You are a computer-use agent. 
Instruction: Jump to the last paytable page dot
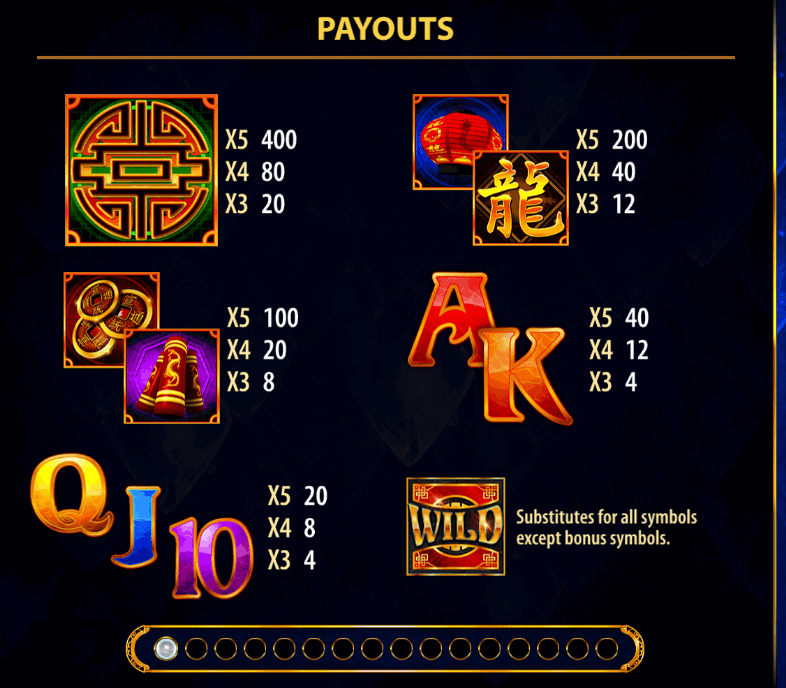pyautogui.click(x=605, y=650)
